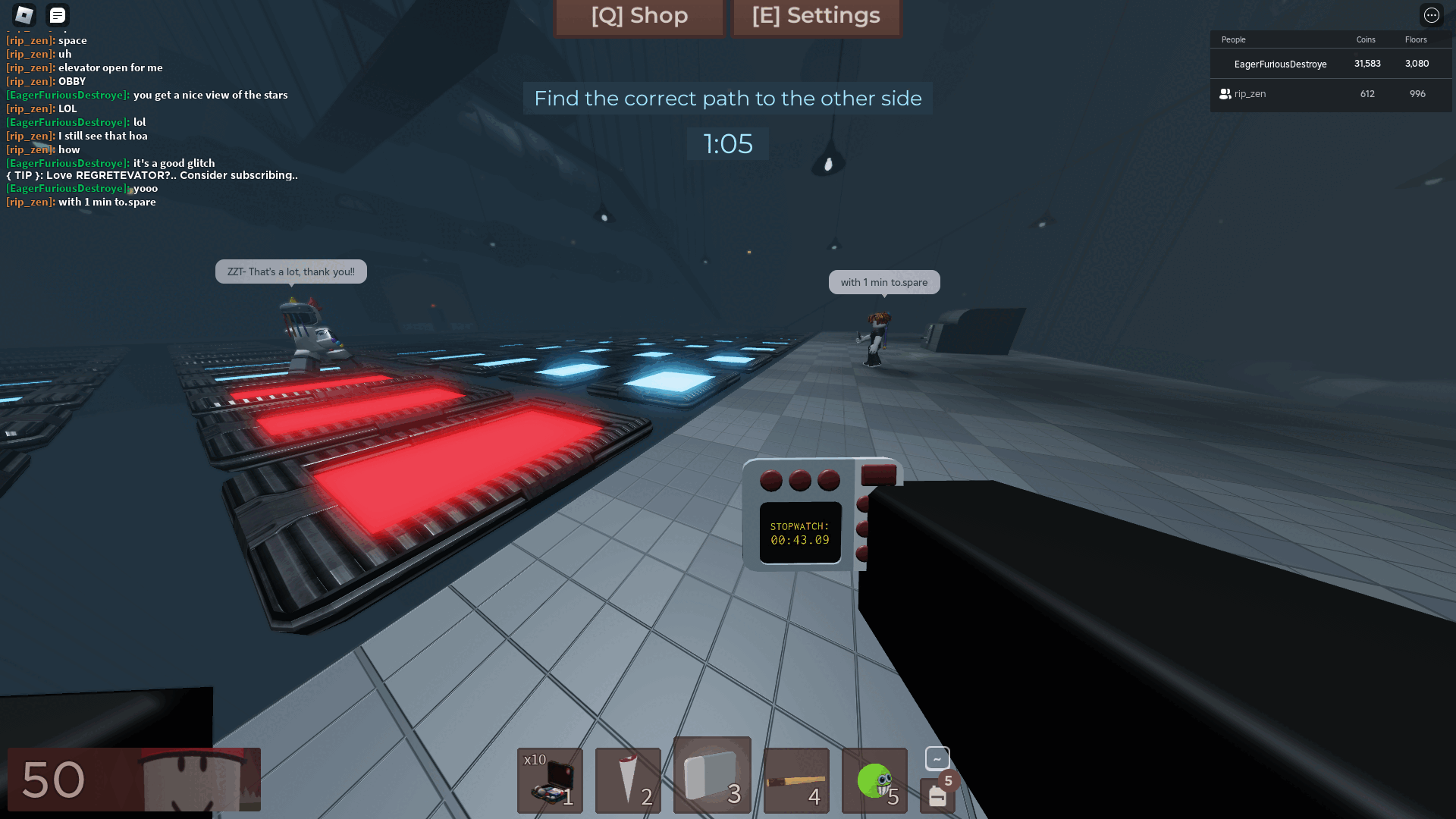The width and height of the screenshot is (1456, 819).
Task: Select the first aid kit in slot 1
Action: (550, 780)
